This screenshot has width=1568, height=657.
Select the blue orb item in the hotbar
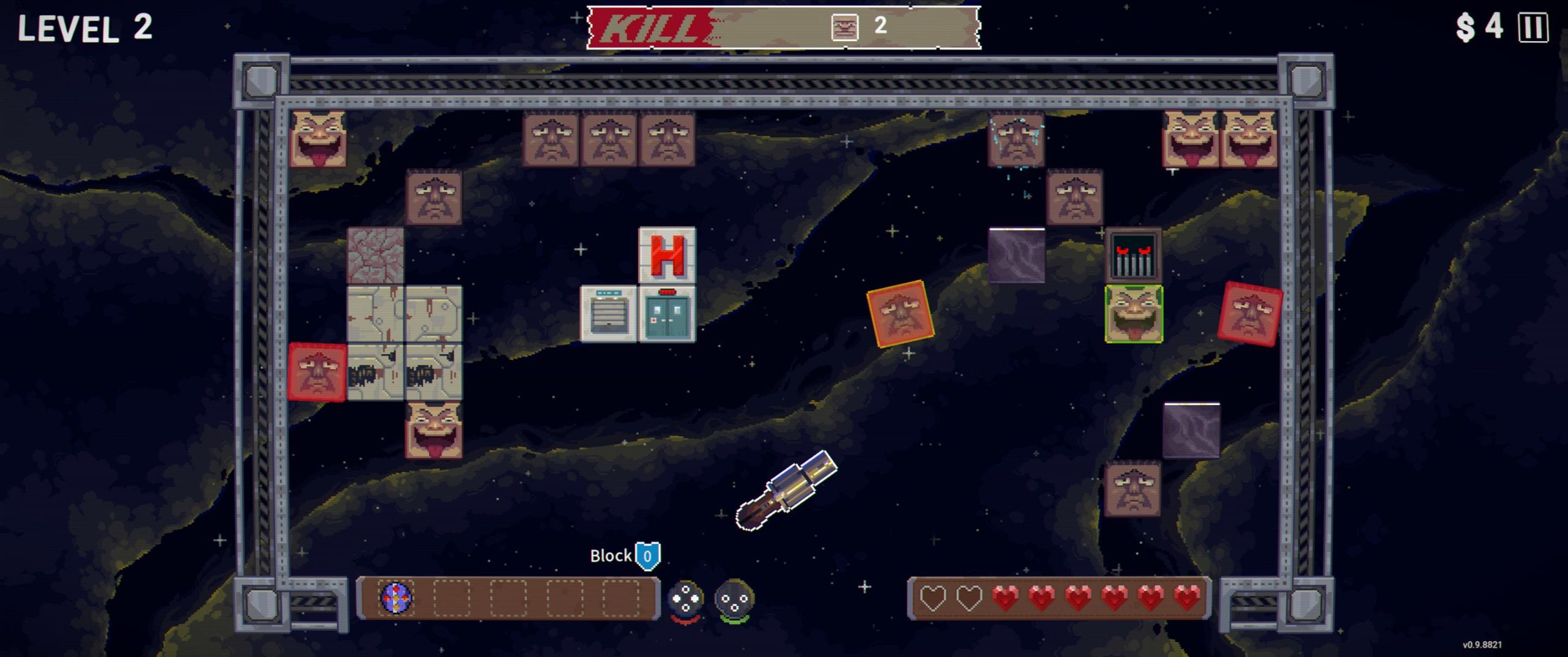396,598
